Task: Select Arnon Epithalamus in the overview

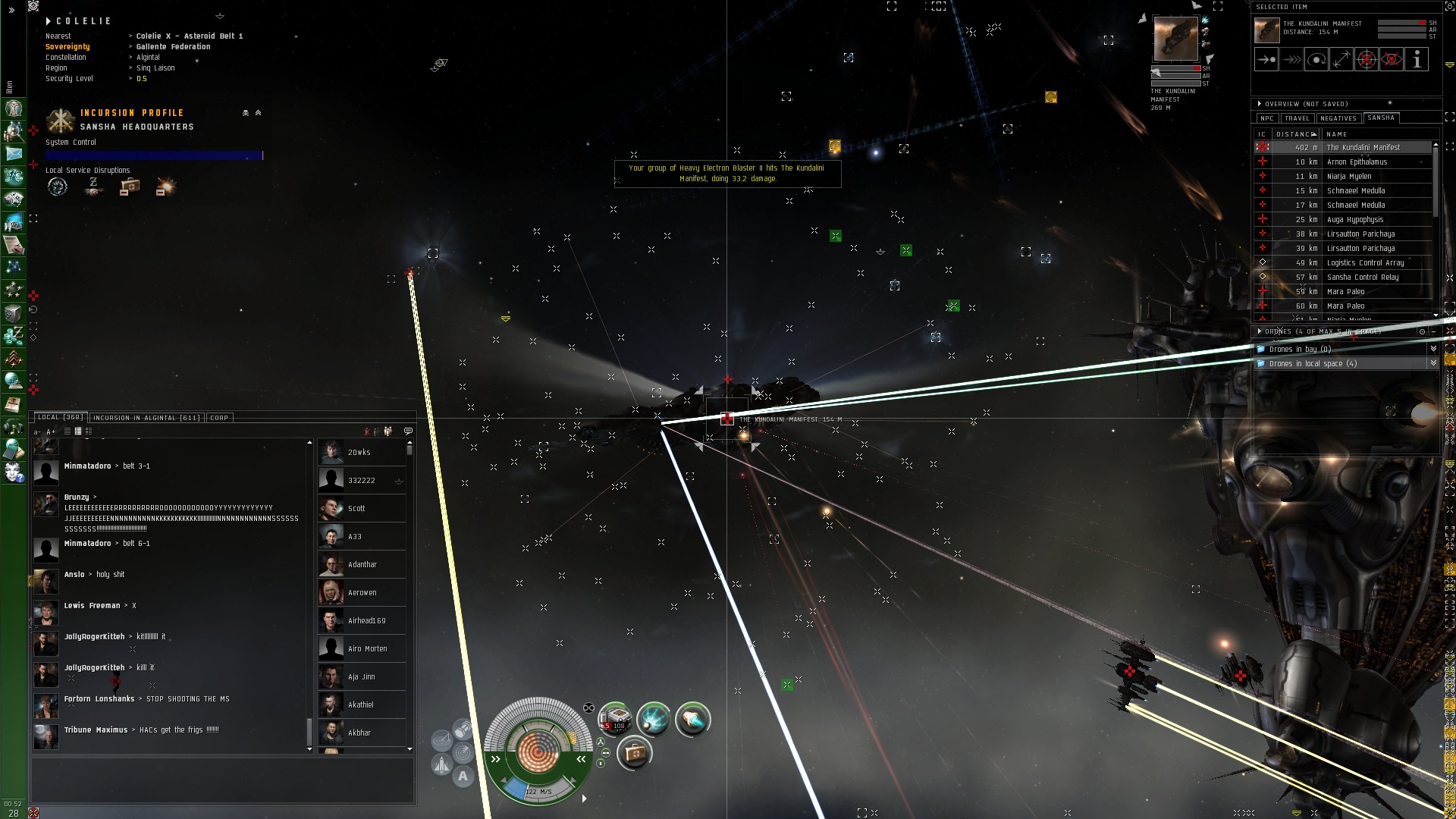Action: point(1357,162)
